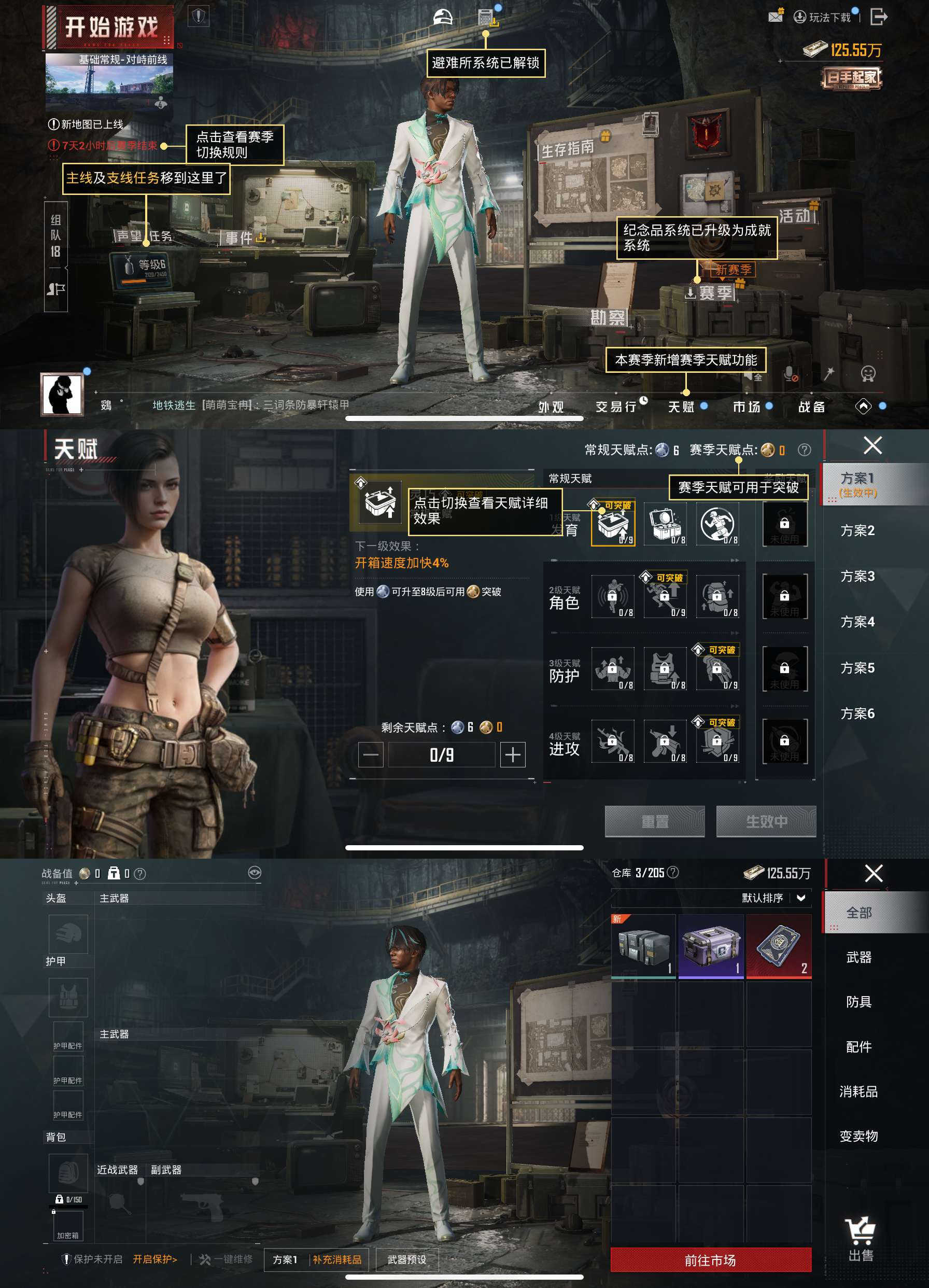This screenshot has height=1288, width=929.
Task: Open the 默认排序 sort dropdown
Action: pos(773,898)
